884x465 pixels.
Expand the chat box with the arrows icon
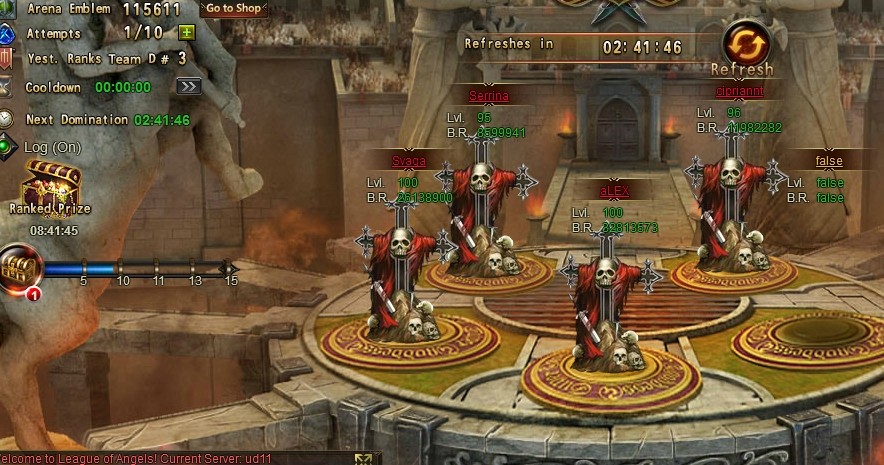pyautogui.click(x=362, y=459)
